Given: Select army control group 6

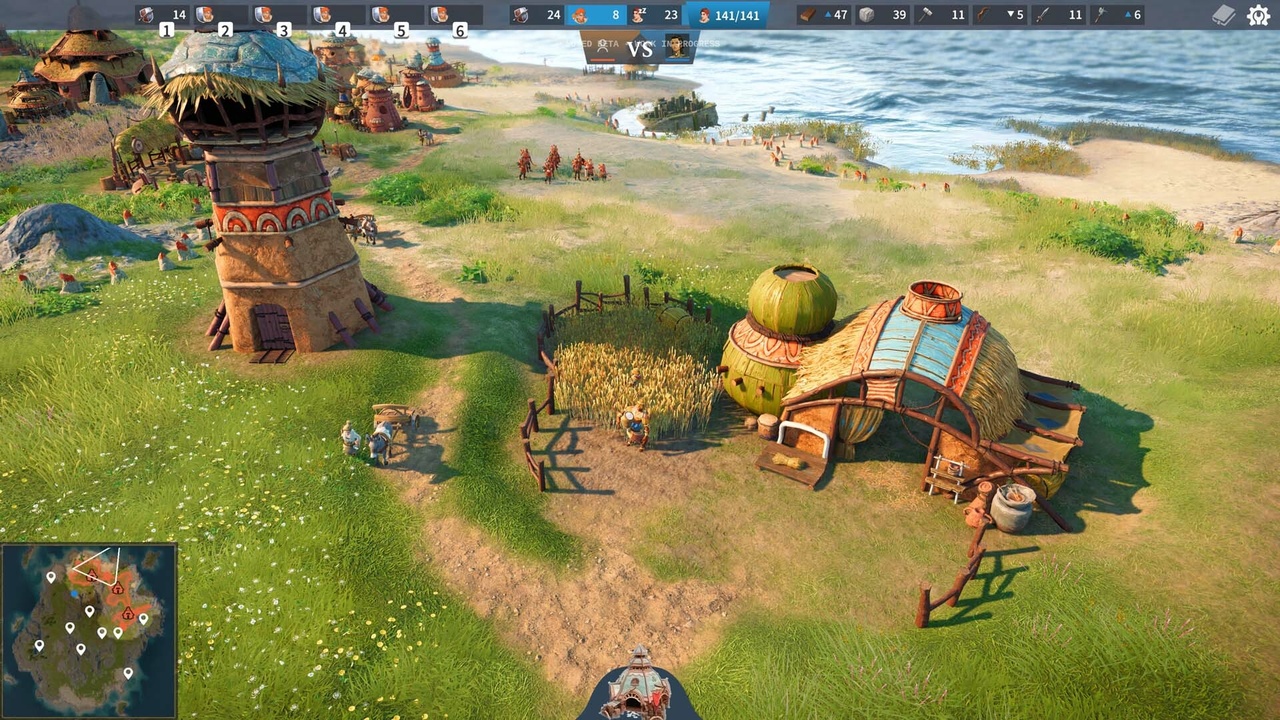Looking at the screenshot, I should click(x=456, y=15).
